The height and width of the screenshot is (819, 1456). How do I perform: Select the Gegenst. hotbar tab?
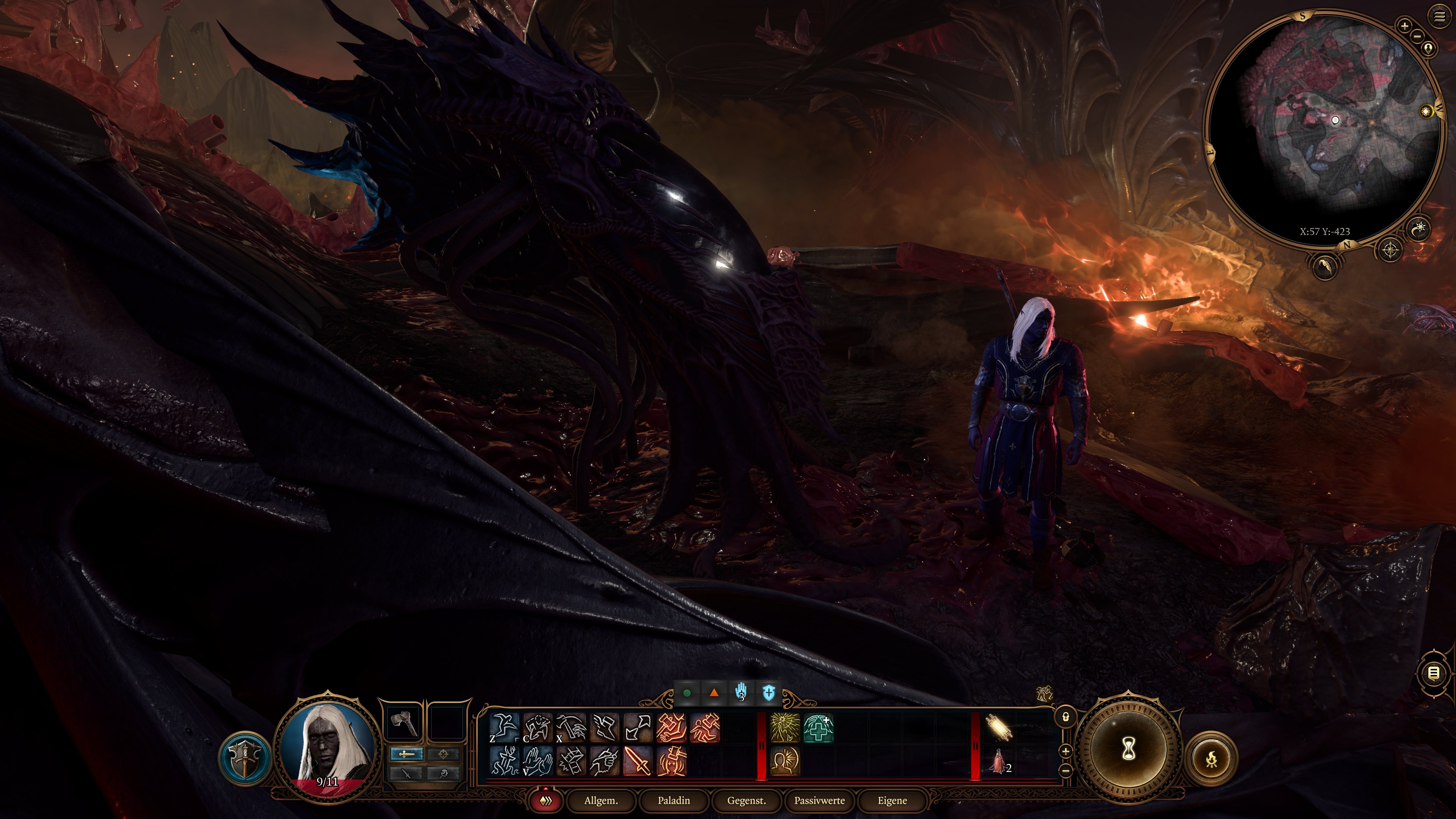pyautogui.click(x=746, y=800)
